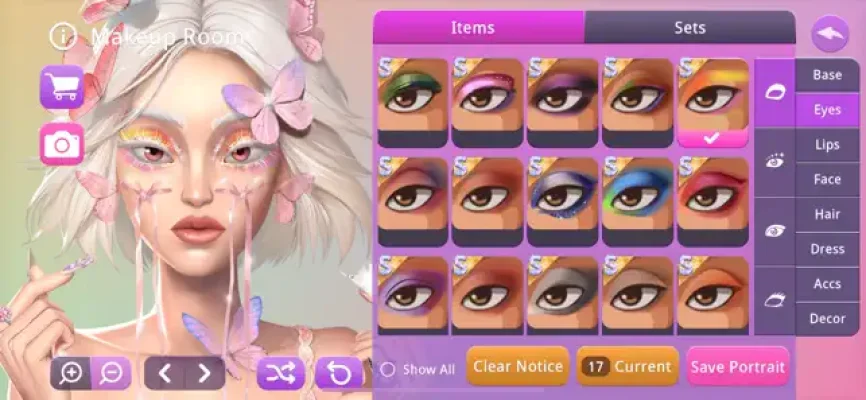Viewport: 866px width, 400px height.
Task: Go back with the arrow button
Action: click(x=829, y=35)
